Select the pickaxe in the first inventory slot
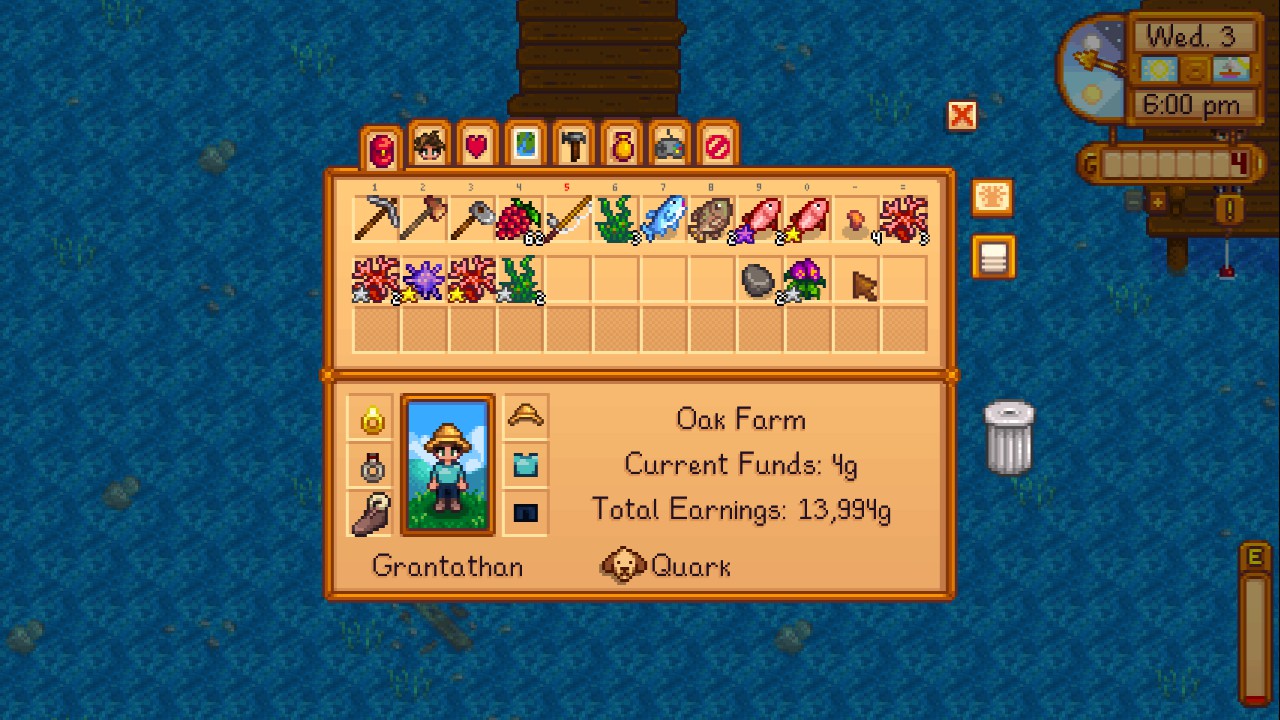This screenshot has width=1280, height=720. coord(375,218)
